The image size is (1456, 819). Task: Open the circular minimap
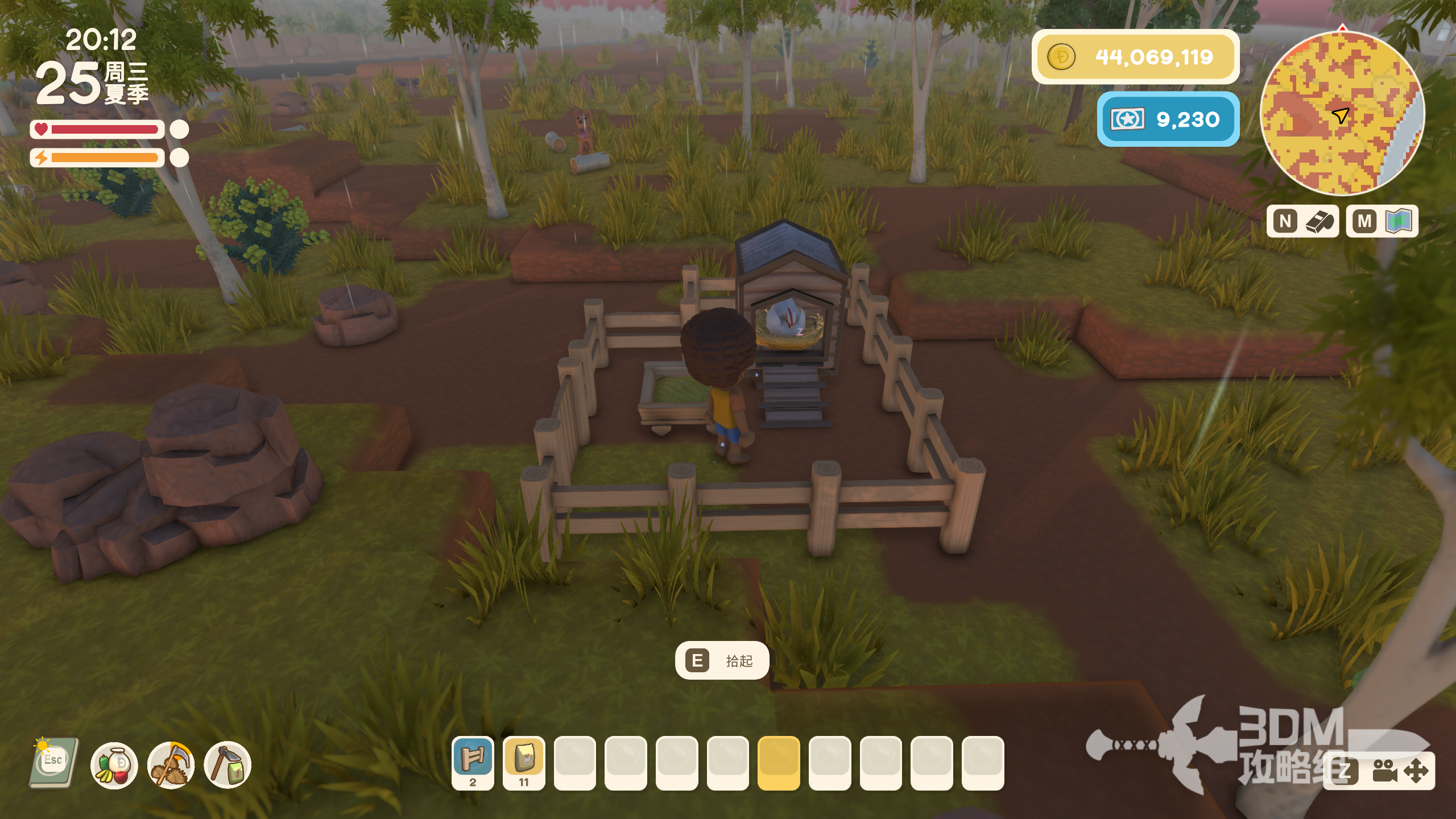click(x=1342, y=114)
